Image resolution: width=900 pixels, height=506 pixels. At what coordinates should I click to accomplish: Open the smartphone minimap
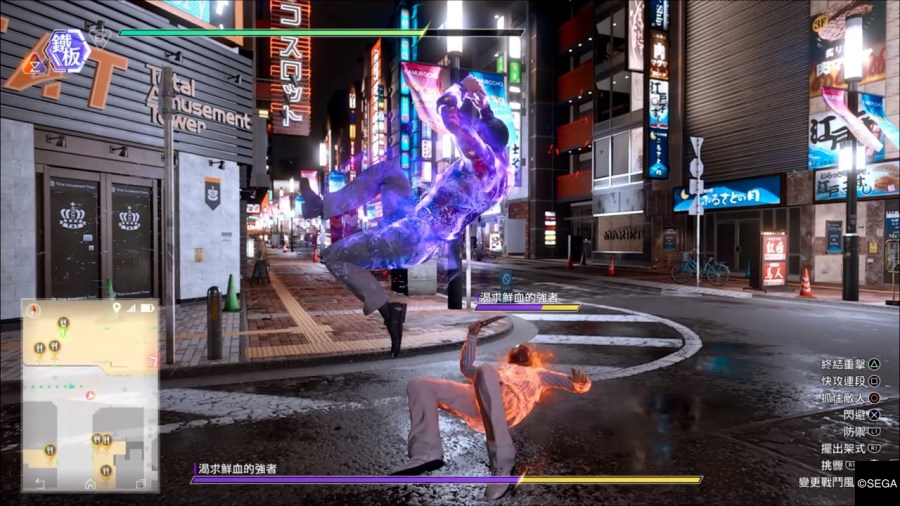pyautogui.click(x=90, y=395)
